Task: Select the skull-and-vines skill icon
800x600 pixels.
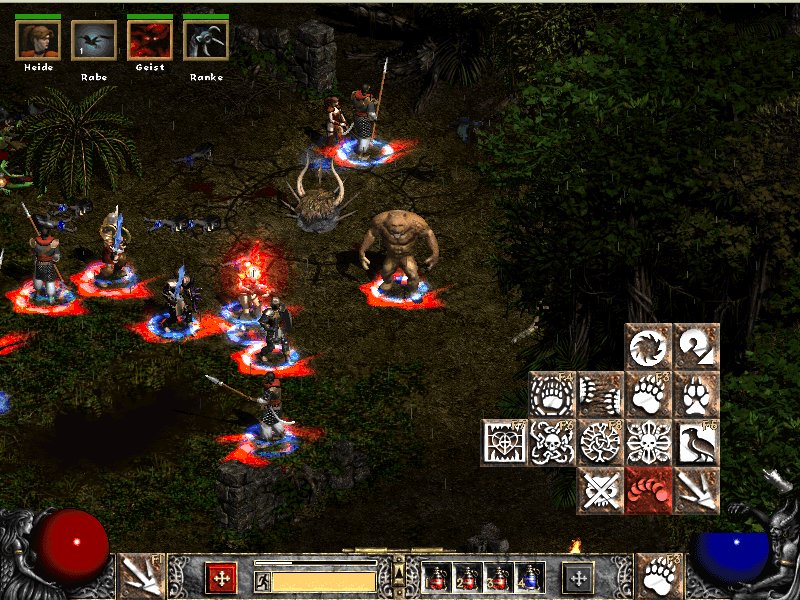Action: 553,442
